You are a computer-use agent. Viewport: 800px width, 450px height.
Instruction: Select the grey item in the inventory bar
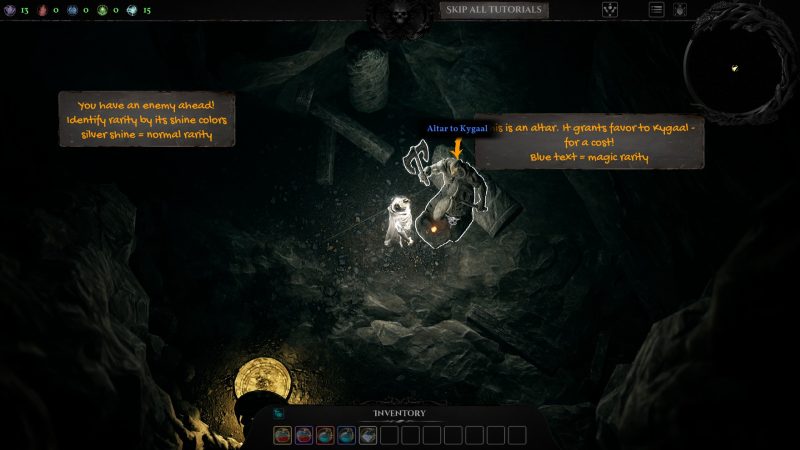click(x=368, y=435)
